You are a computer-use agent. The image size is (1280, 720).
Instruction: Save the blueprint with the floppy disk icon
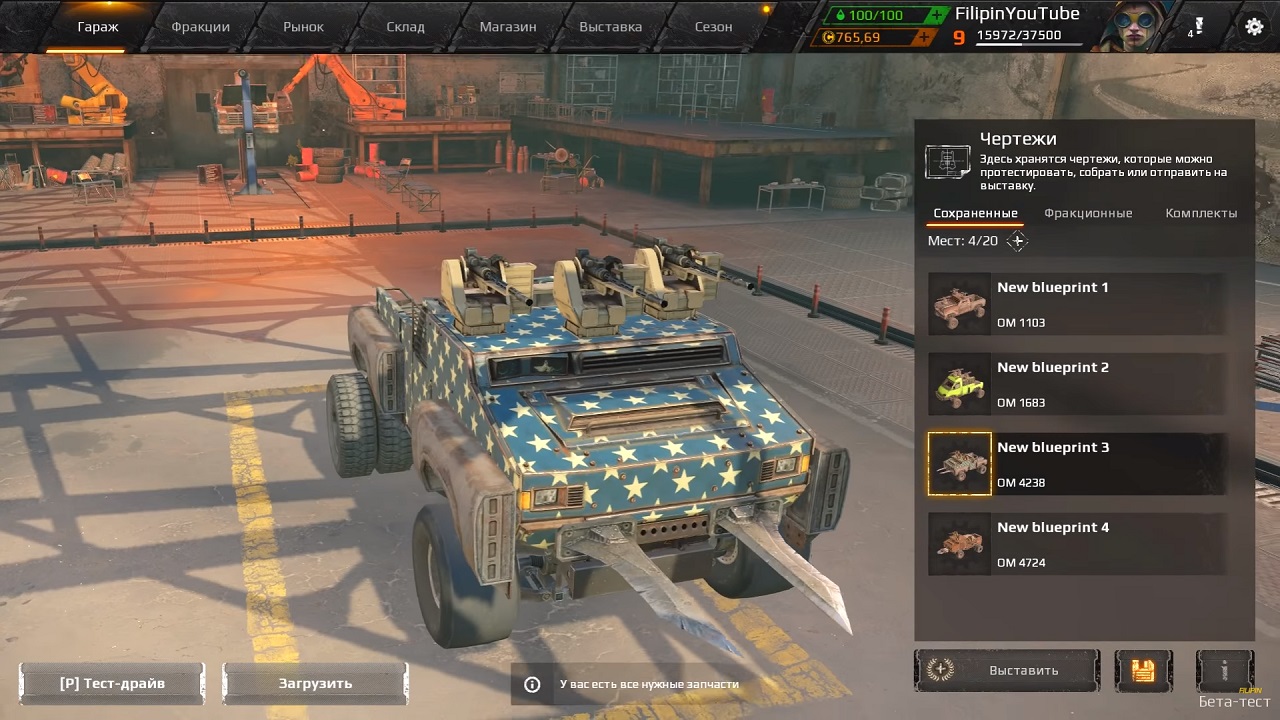1143,670
